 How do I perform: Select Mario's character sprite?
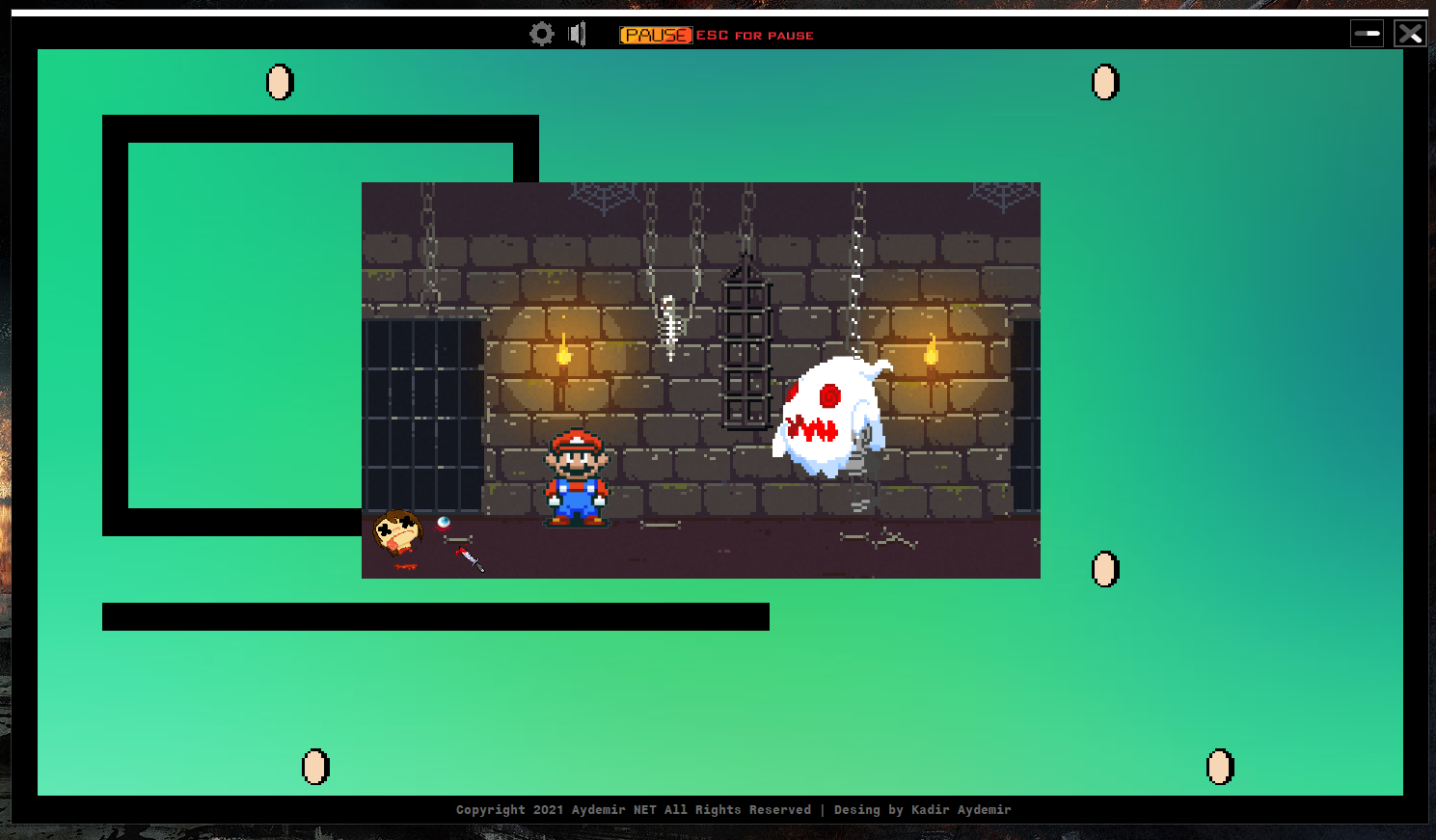577,477
